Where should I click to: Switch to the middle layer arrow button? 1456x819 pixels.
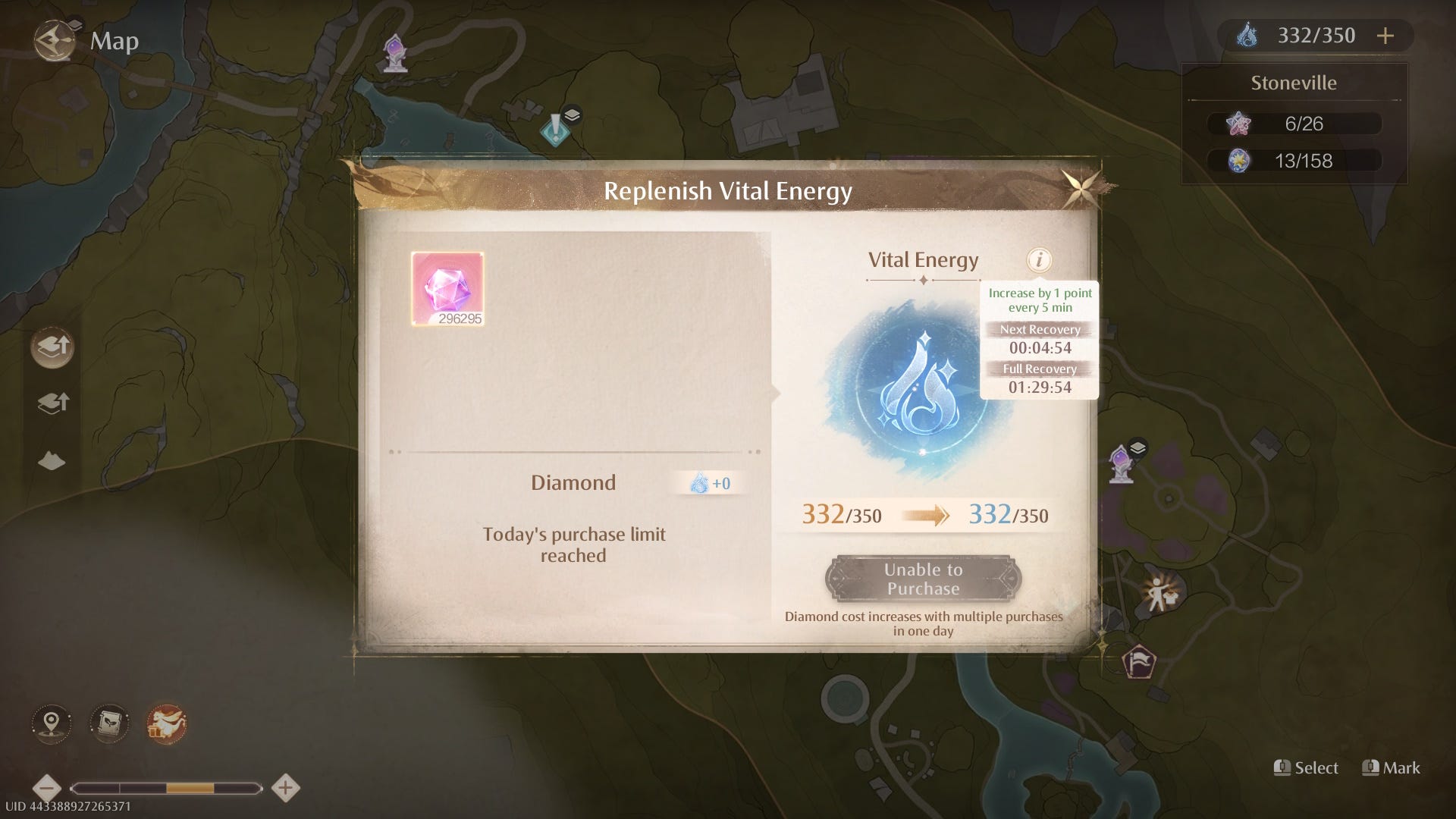[52, 403]
